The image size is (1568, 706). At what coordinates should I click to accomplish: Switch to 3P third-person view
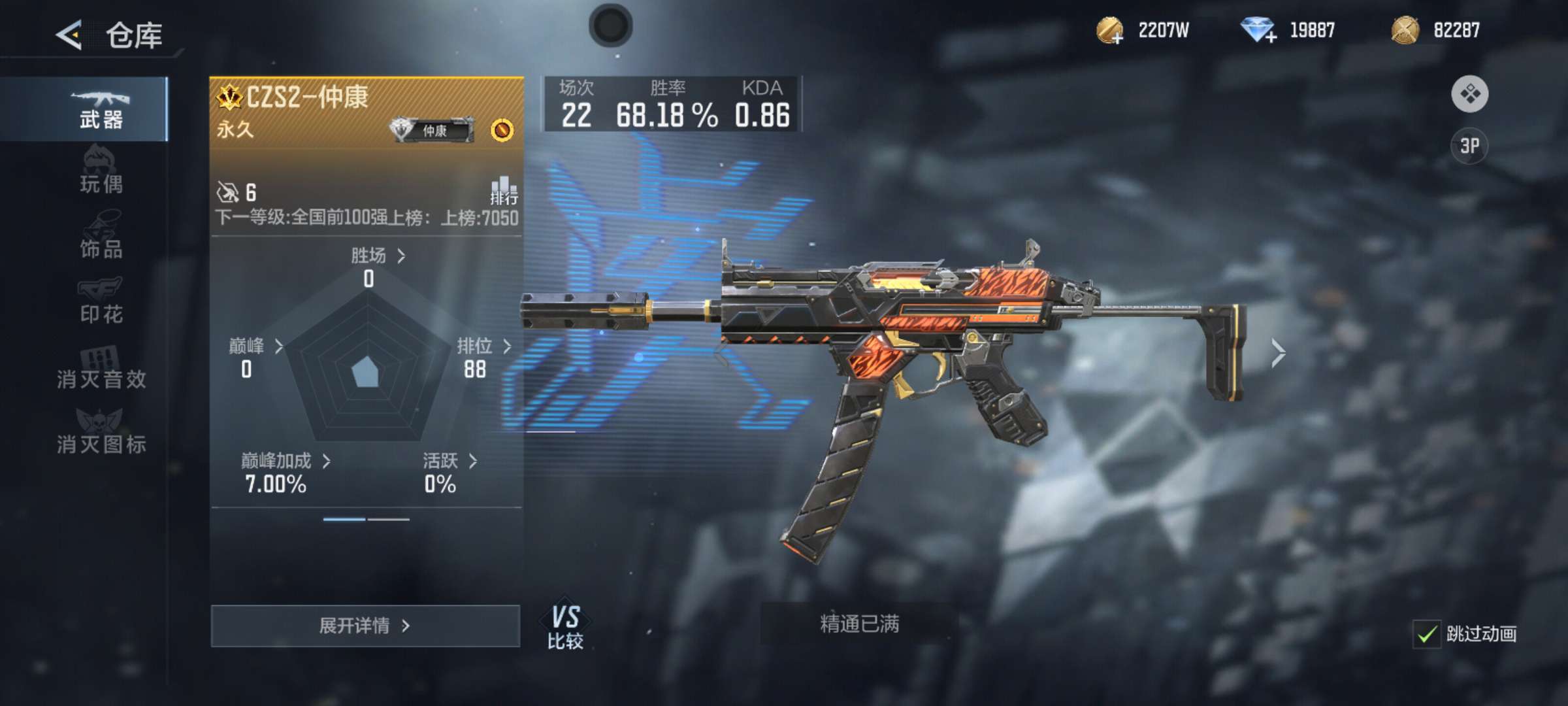click(1469, 146)
